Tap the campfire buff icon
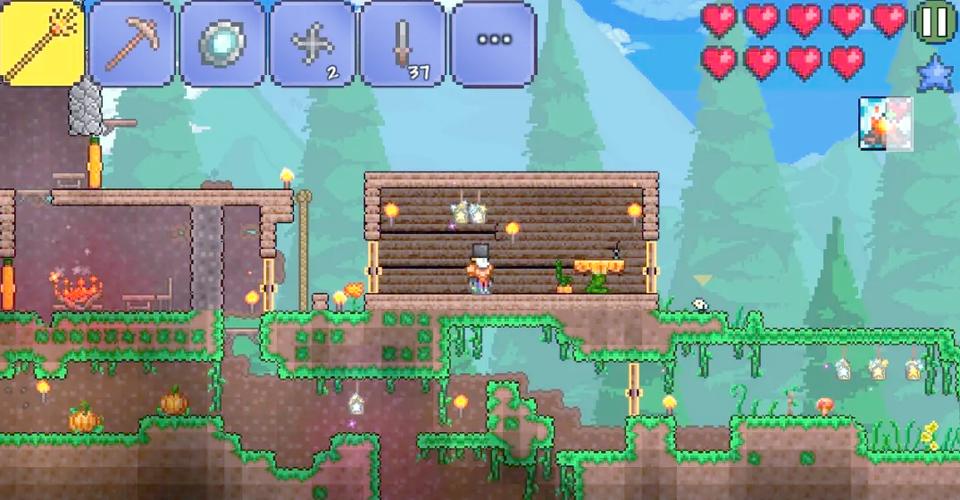This screenshot has height=500, width=960. click(x=885, y=124)
